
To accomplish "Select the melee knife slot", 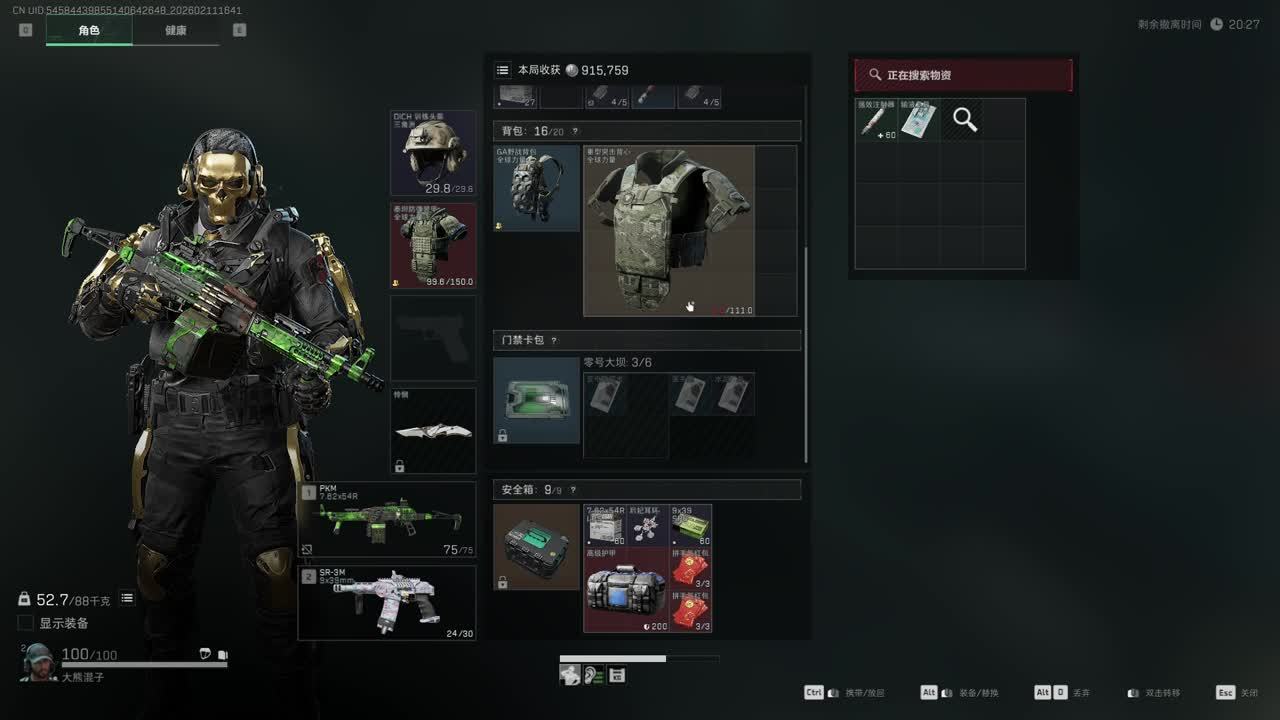I will (433, 431).
